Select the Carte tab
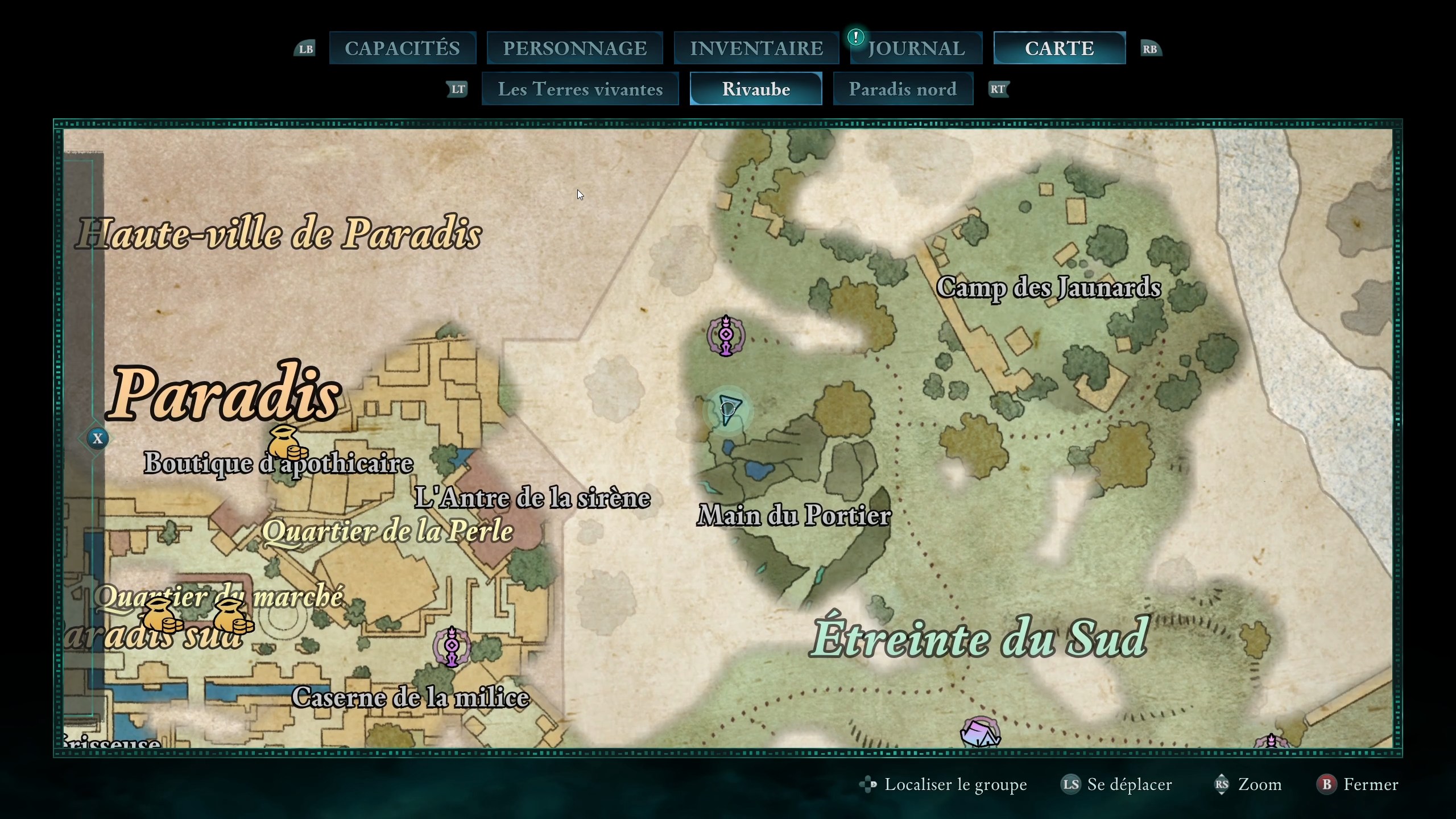The width and height of the screenshot is (1456, 819). pos(1059,48)
